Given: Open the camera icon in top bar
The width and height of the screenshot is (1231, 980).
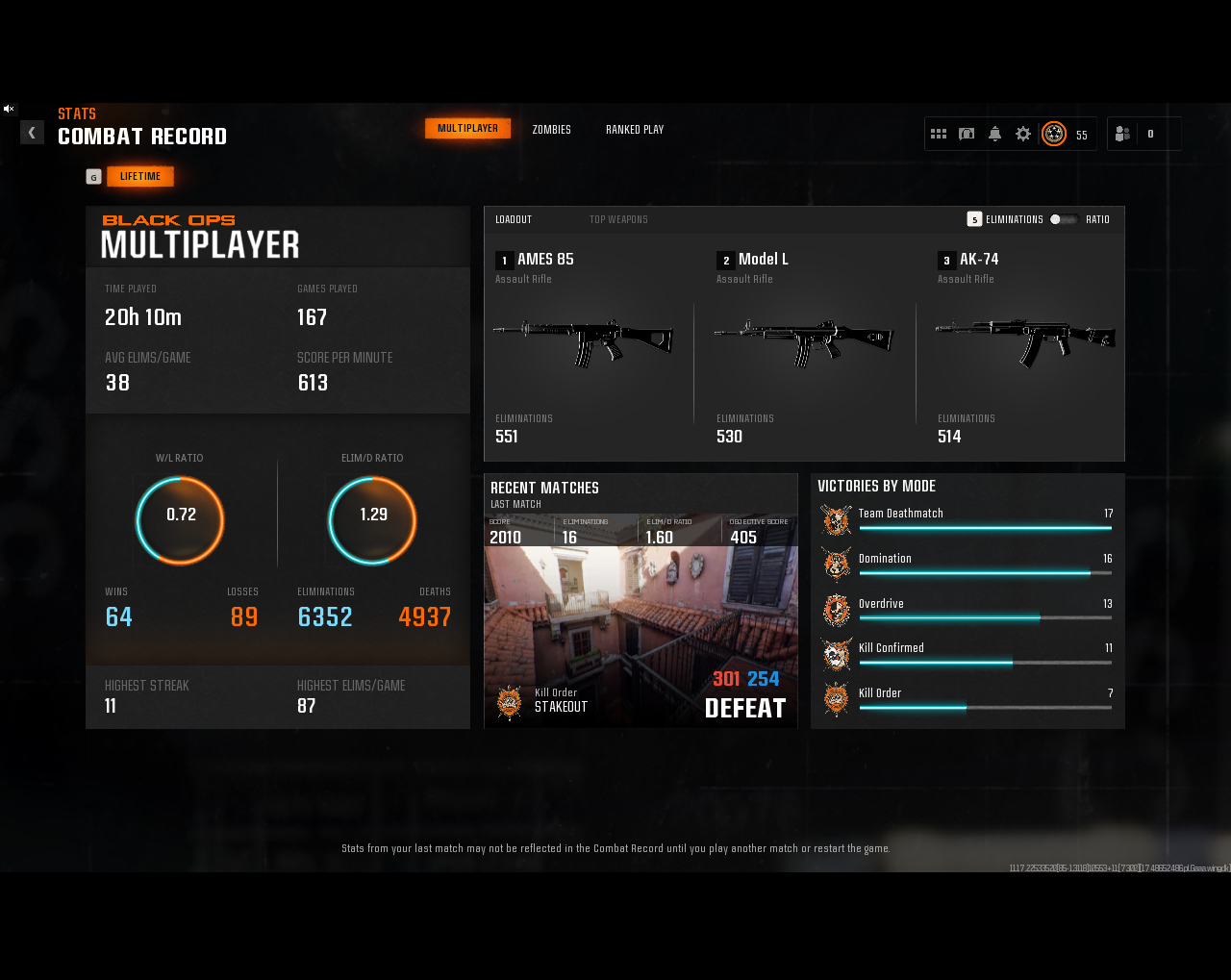Looking at the screenshot, I should [967, 135].
